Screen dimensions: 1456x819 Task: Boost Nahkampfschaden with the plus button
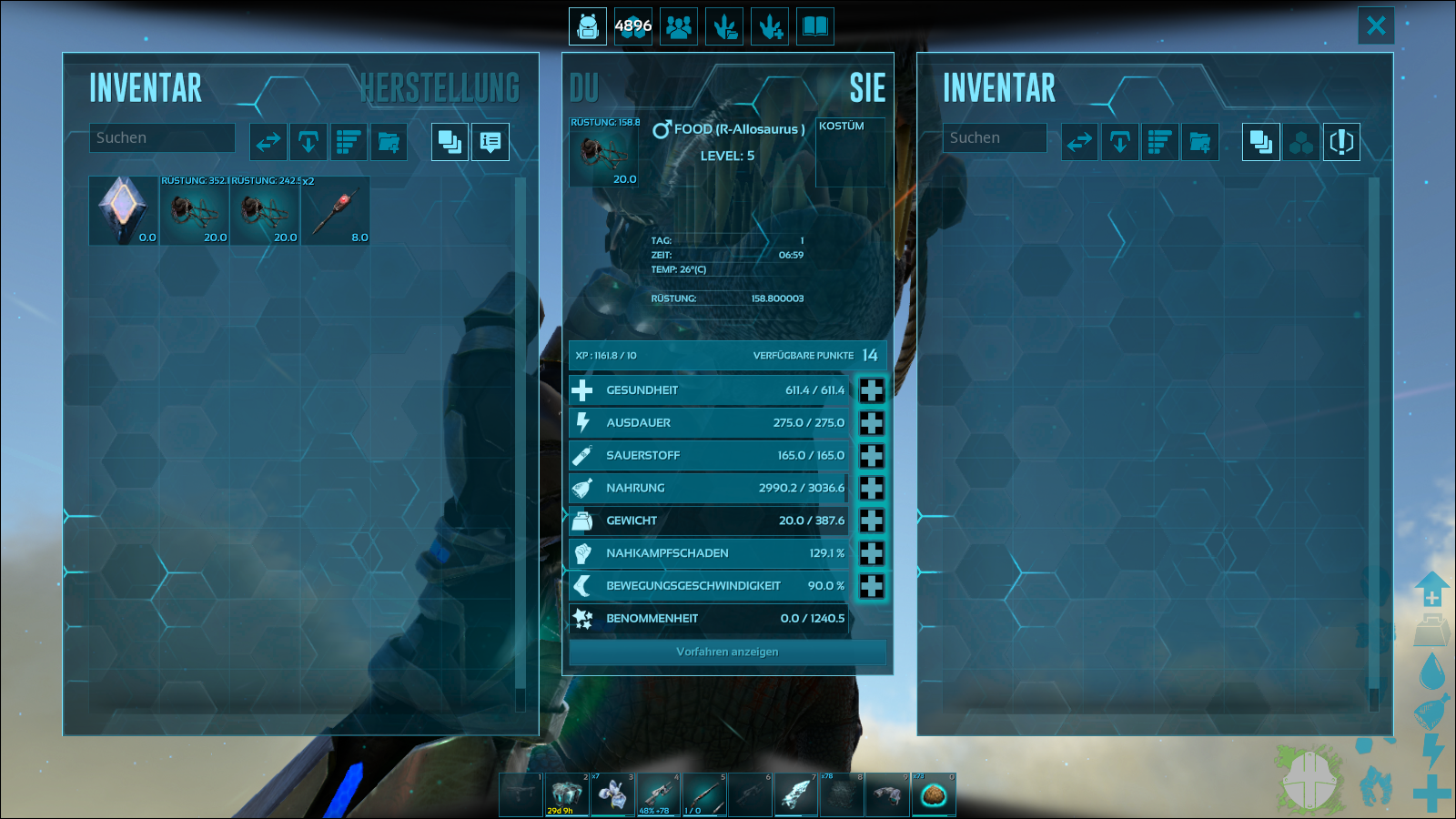coord(871,553)
